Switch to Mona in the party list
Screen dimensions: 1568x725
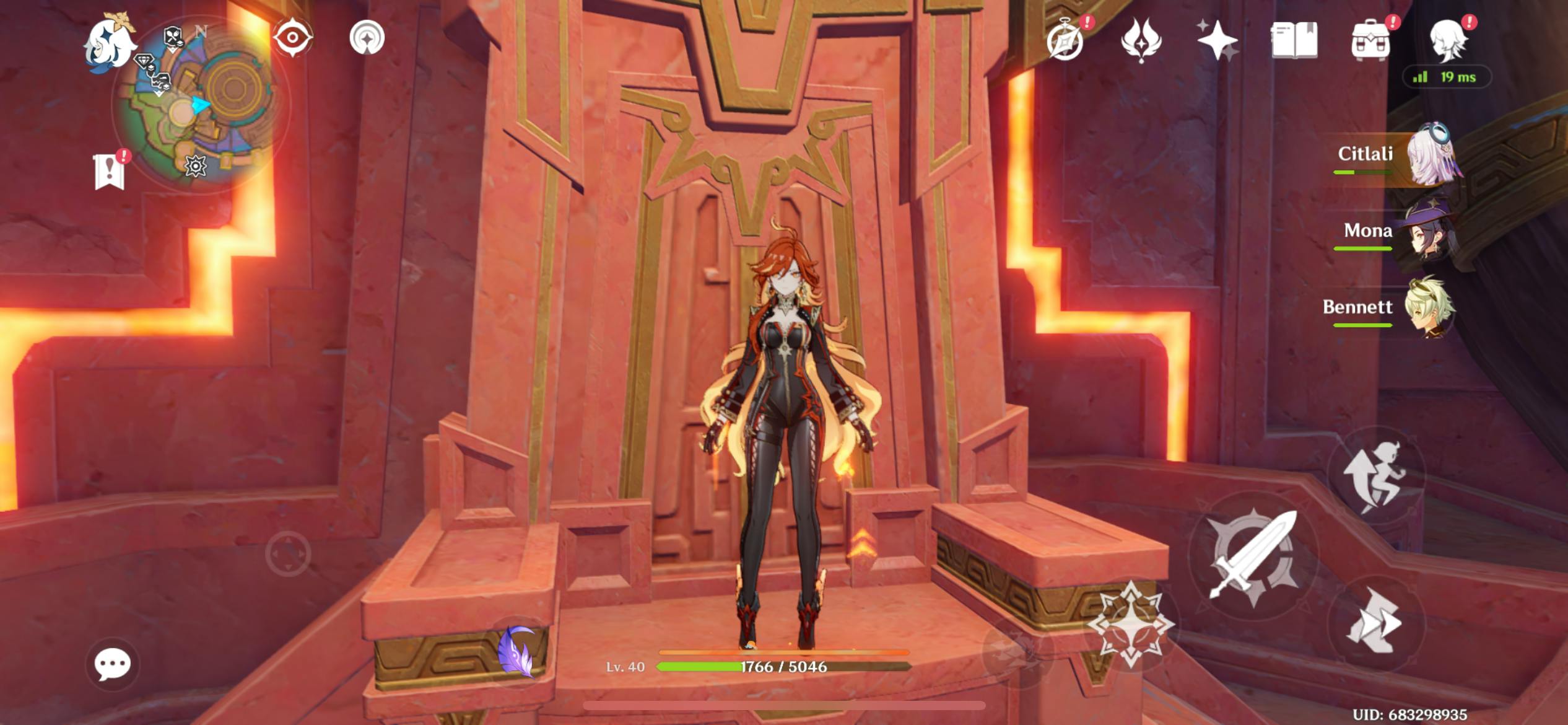pos(1393,232)
